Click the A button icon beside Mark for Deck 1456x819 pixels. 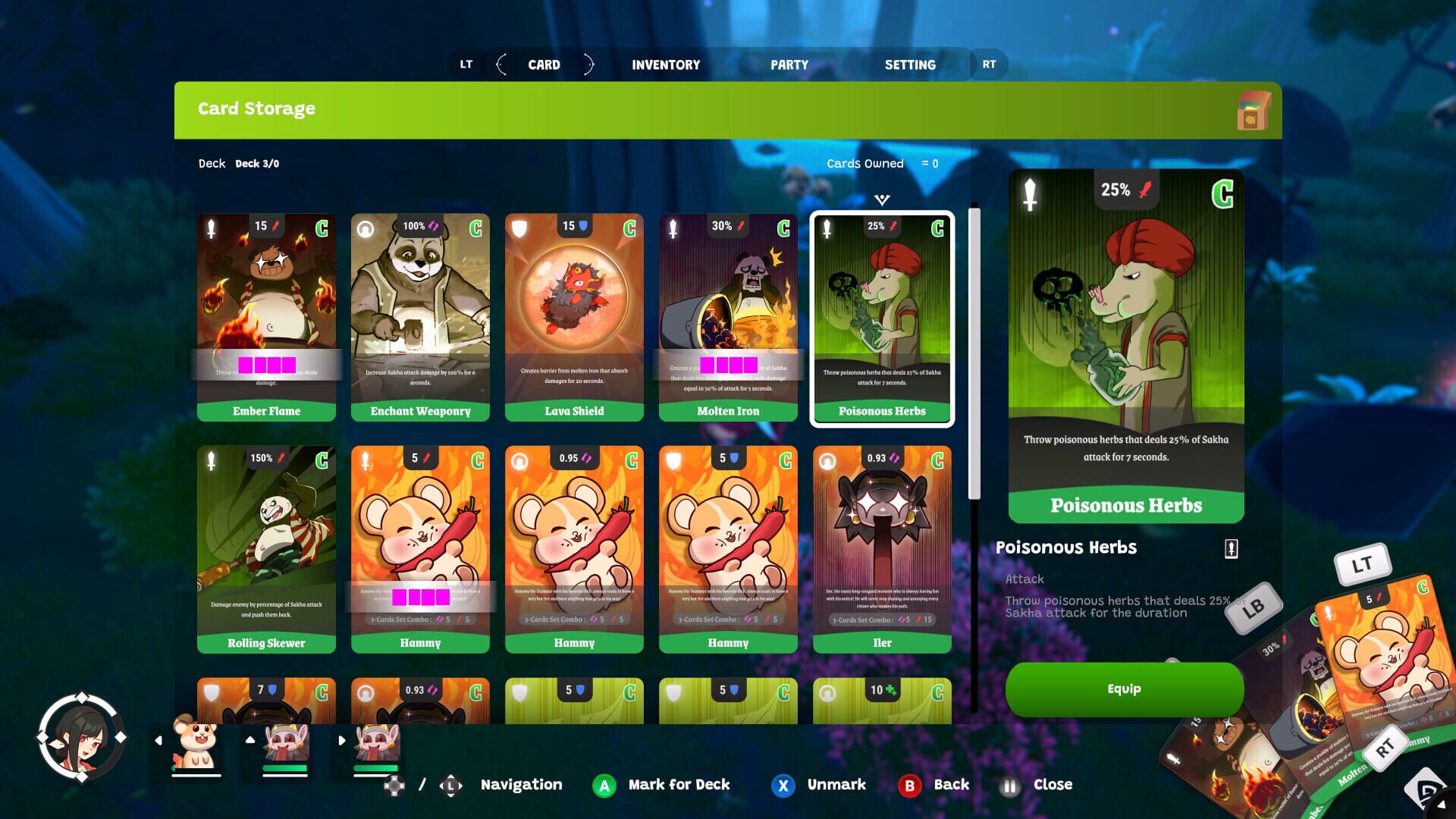click(604, 785)
